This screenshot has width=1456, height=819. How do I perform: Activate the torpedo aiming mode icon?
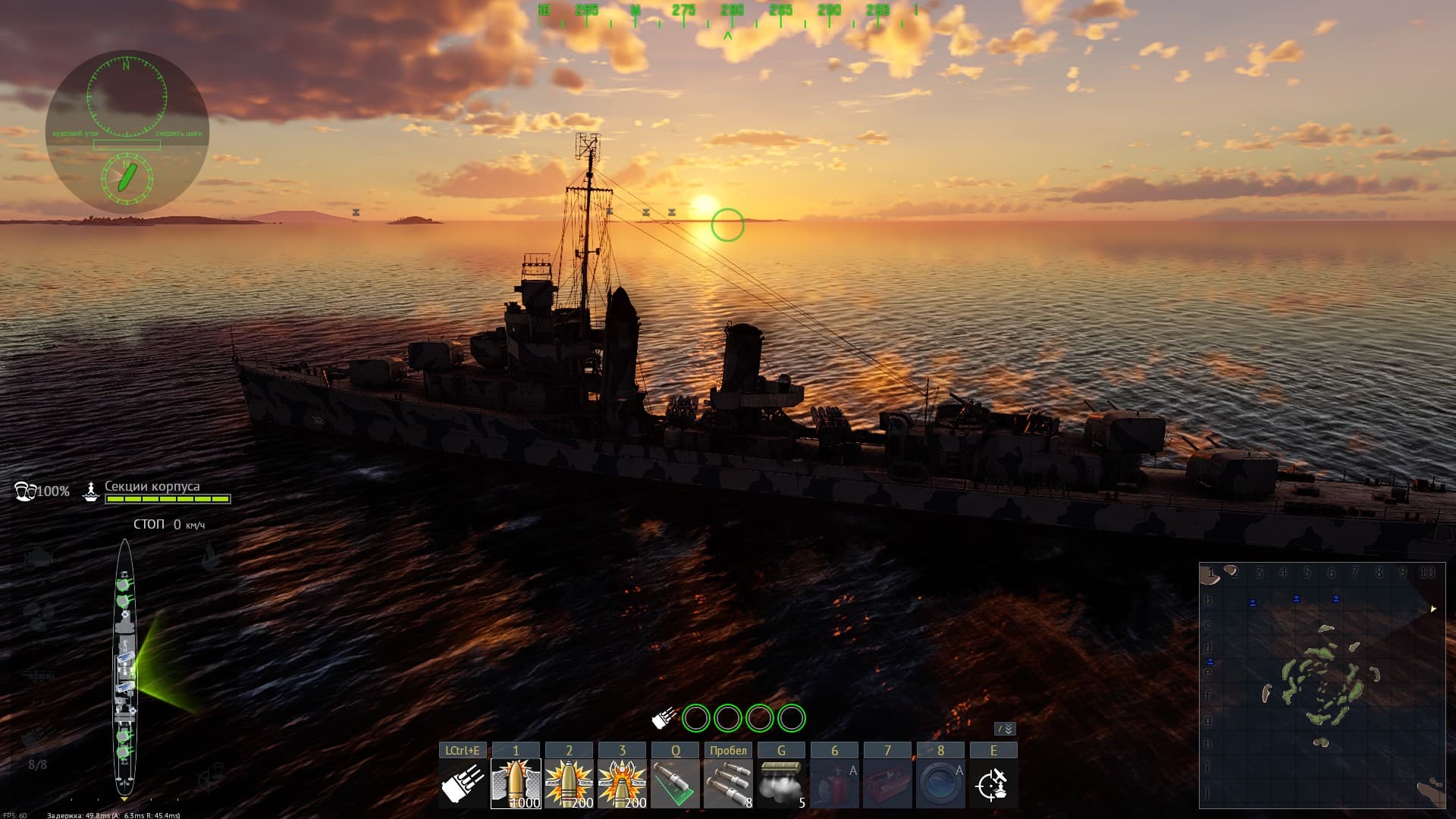pyautogui.click(x=675, y=784)
